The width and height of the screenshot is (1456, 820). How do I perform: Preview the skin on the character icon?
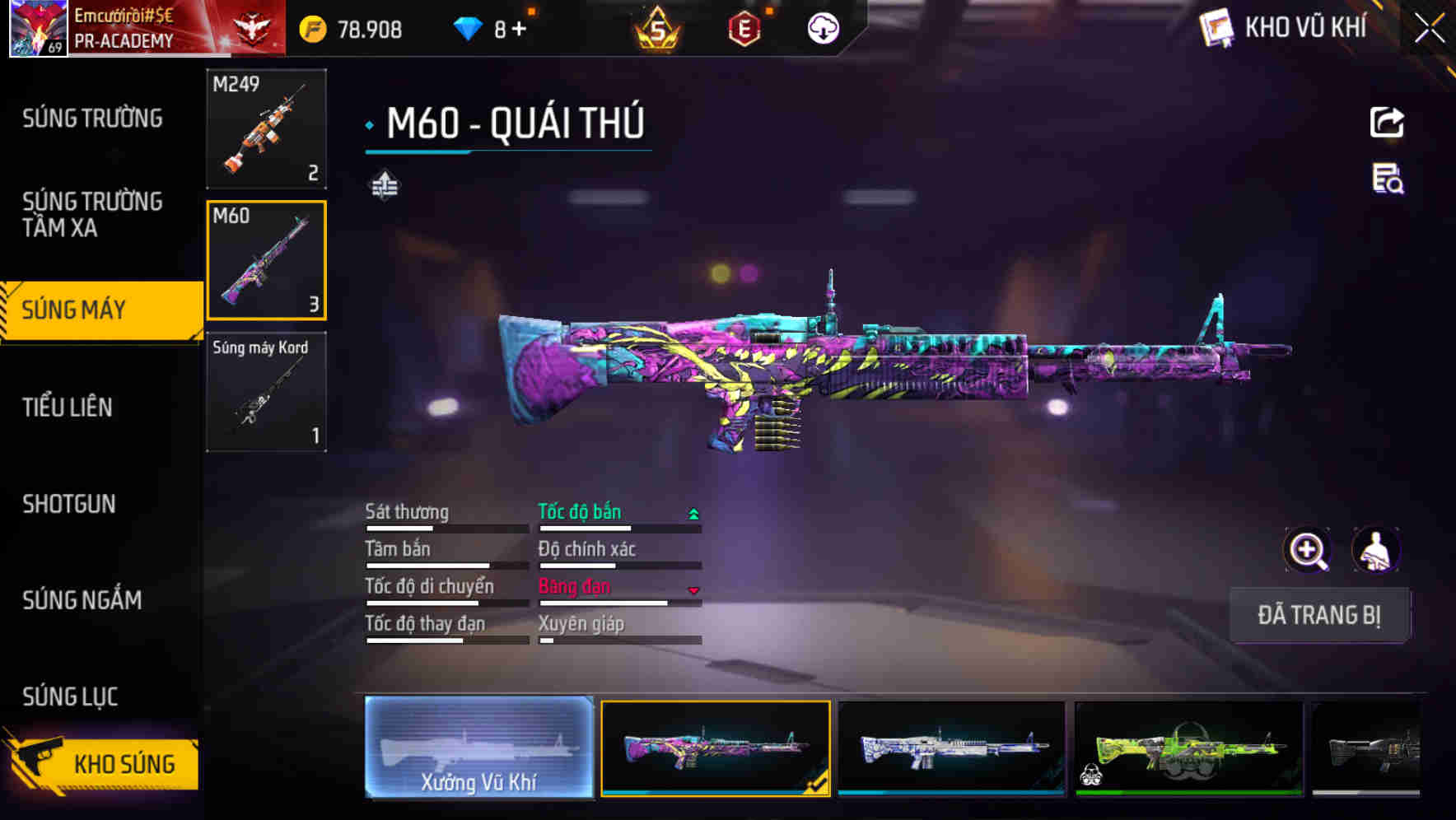(x=1375, y=550)
